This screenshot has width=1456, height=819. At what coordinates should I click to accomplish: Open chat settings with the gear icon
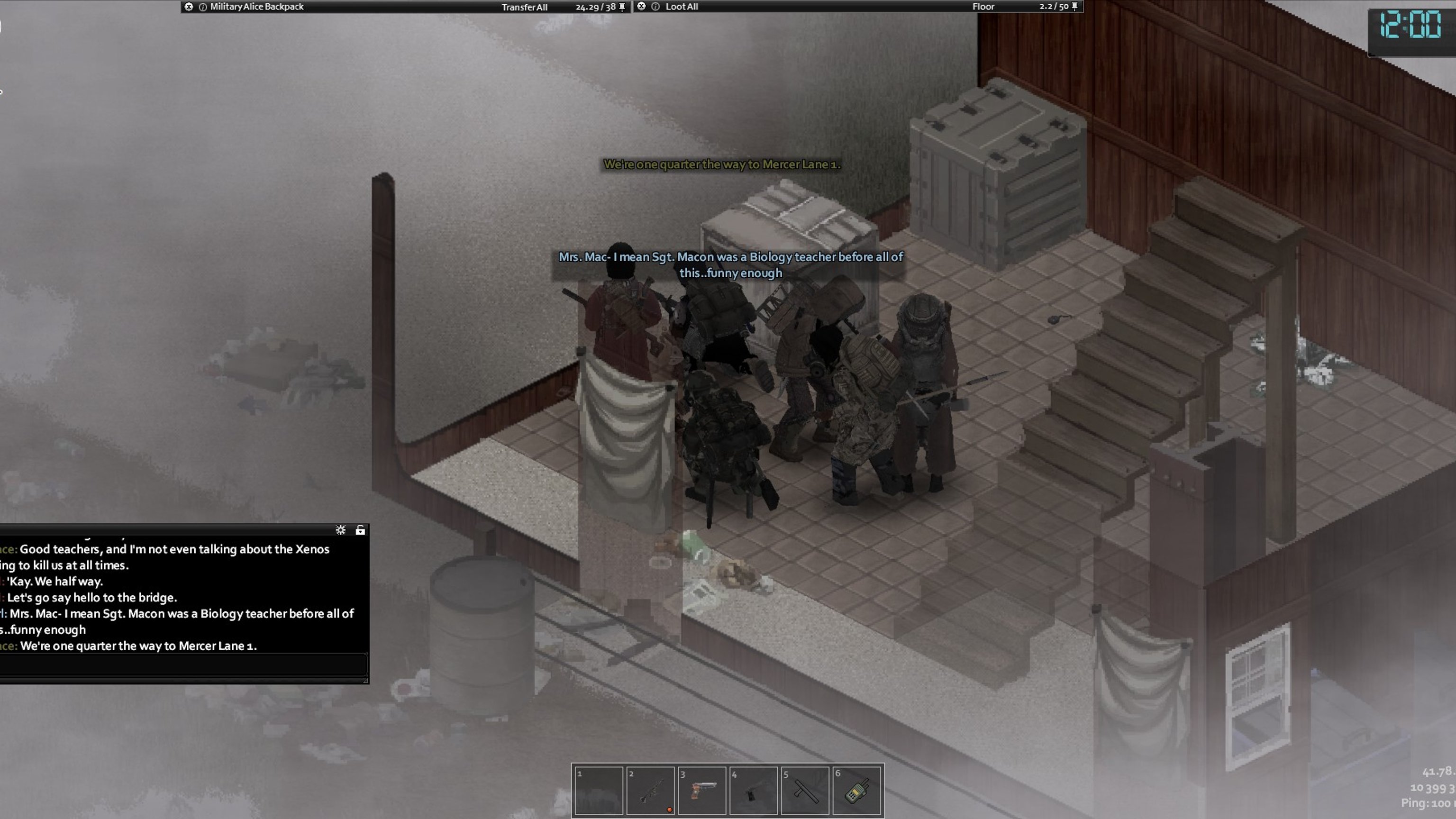[x=340, y=530]
